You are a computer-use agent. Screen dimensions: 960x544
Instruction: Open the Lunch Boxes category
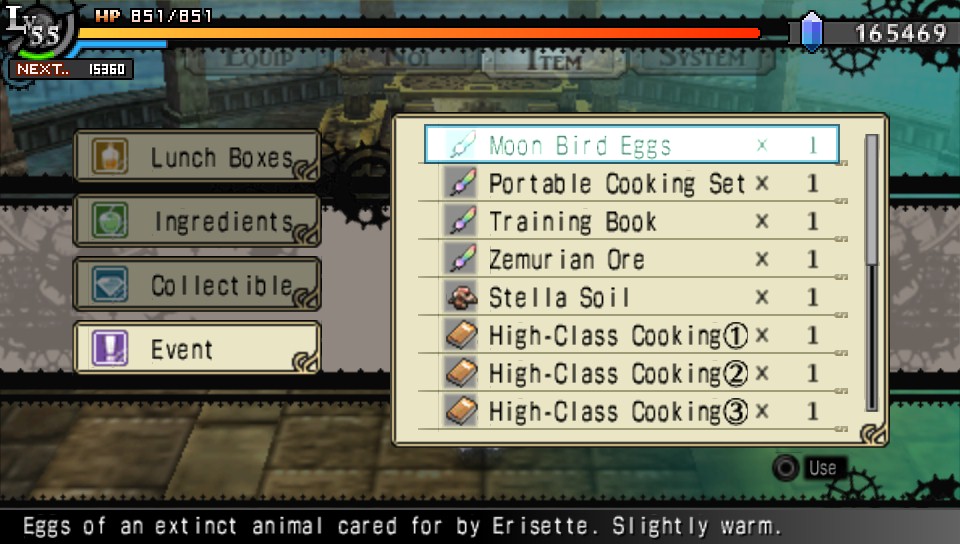click(x=197, y=158)
